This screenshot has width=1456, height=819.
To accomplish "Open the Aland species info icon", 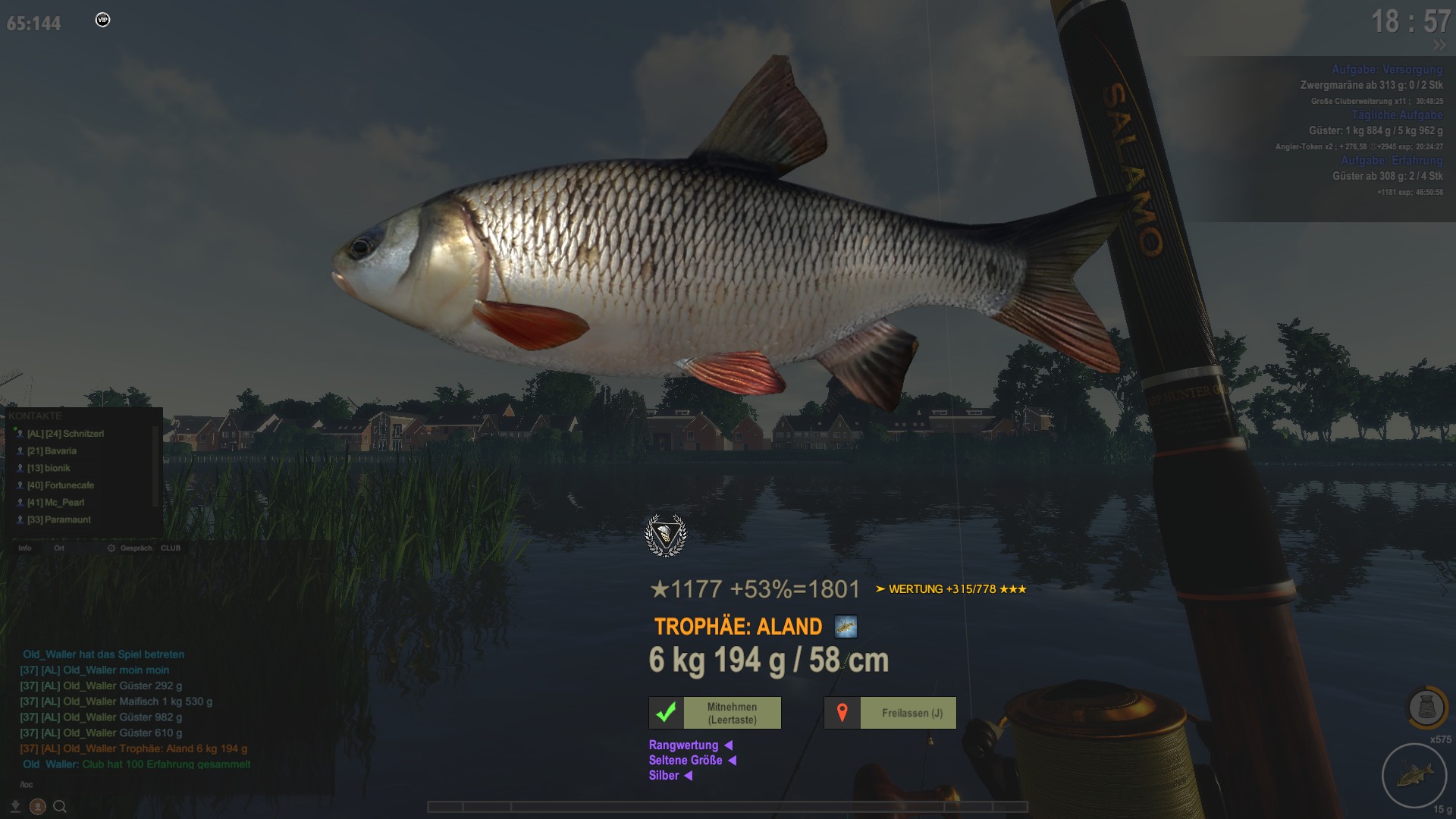I will [x=846, y=627].
